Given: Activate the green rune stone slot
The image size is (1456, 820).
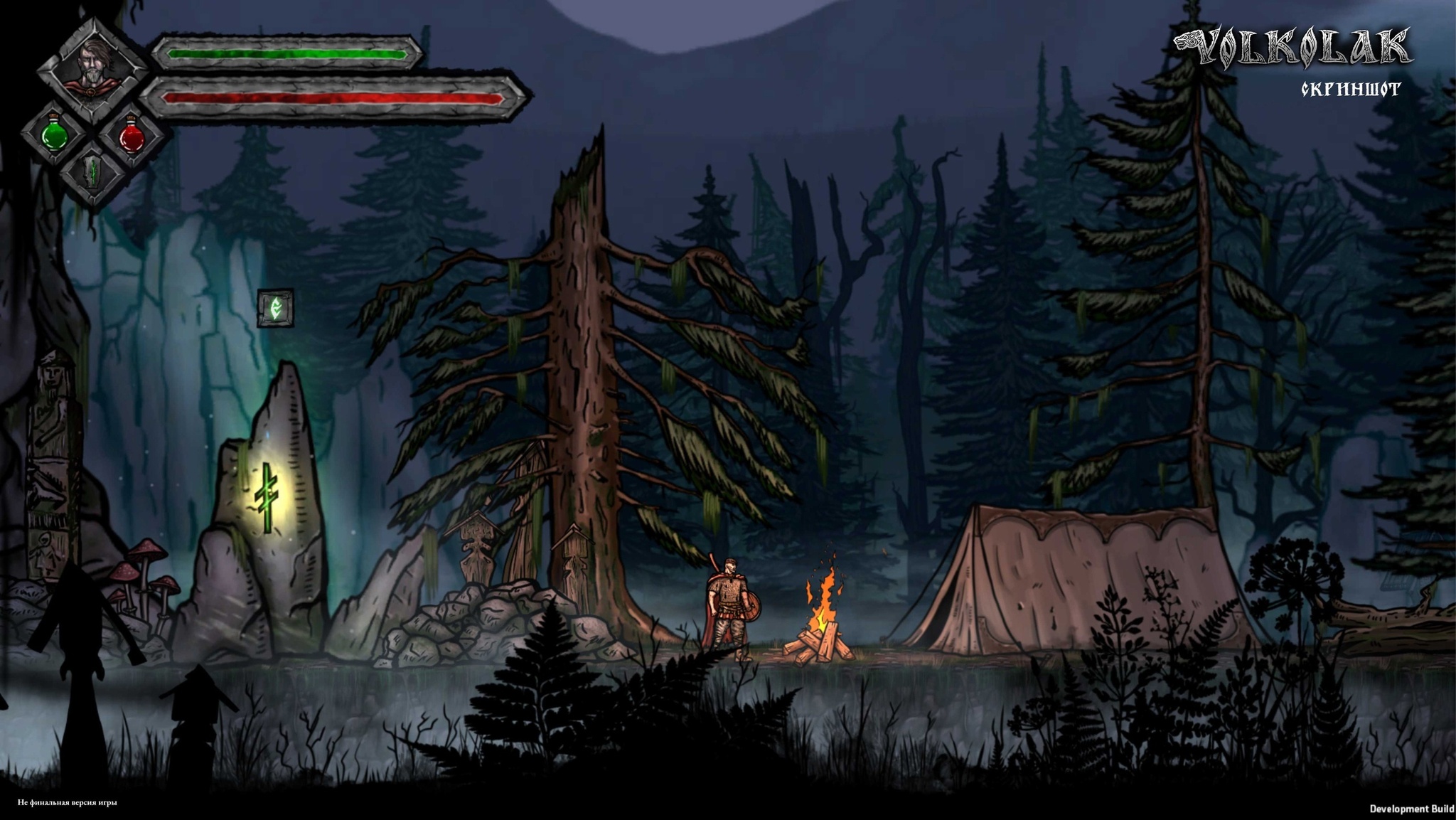Looking at the screenshot, I should [x=92, y=173].
